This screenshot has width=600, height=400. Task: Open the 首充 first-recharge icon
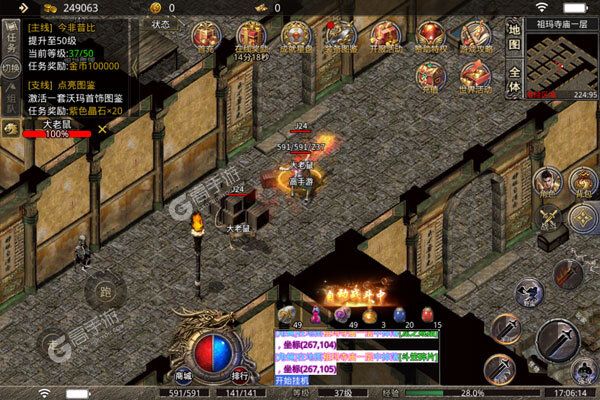[x=207, y=40]
